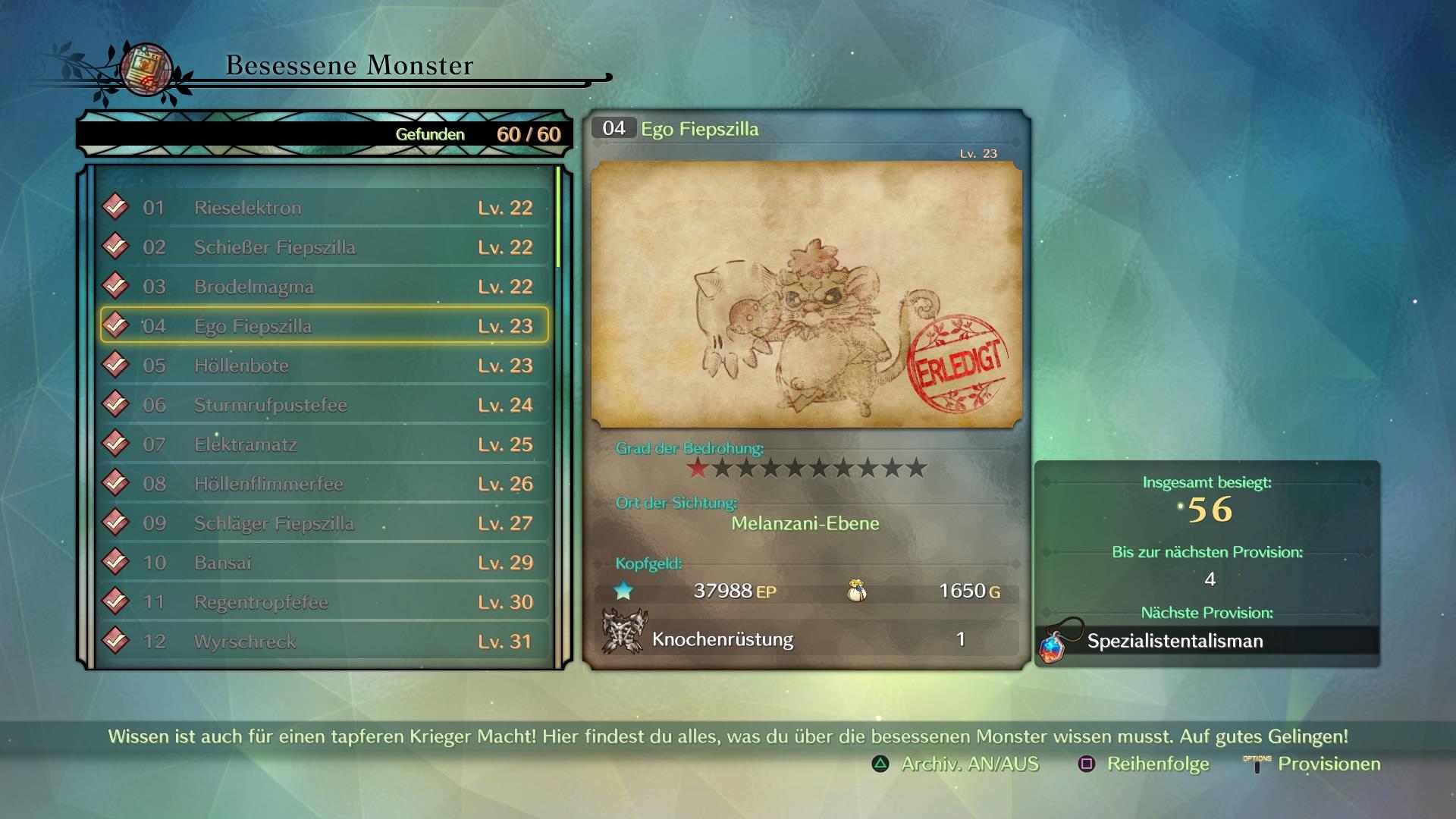Toggle the archive with Archiv. AN/AUS
The image size is (1456, 819).
[956, 764]
